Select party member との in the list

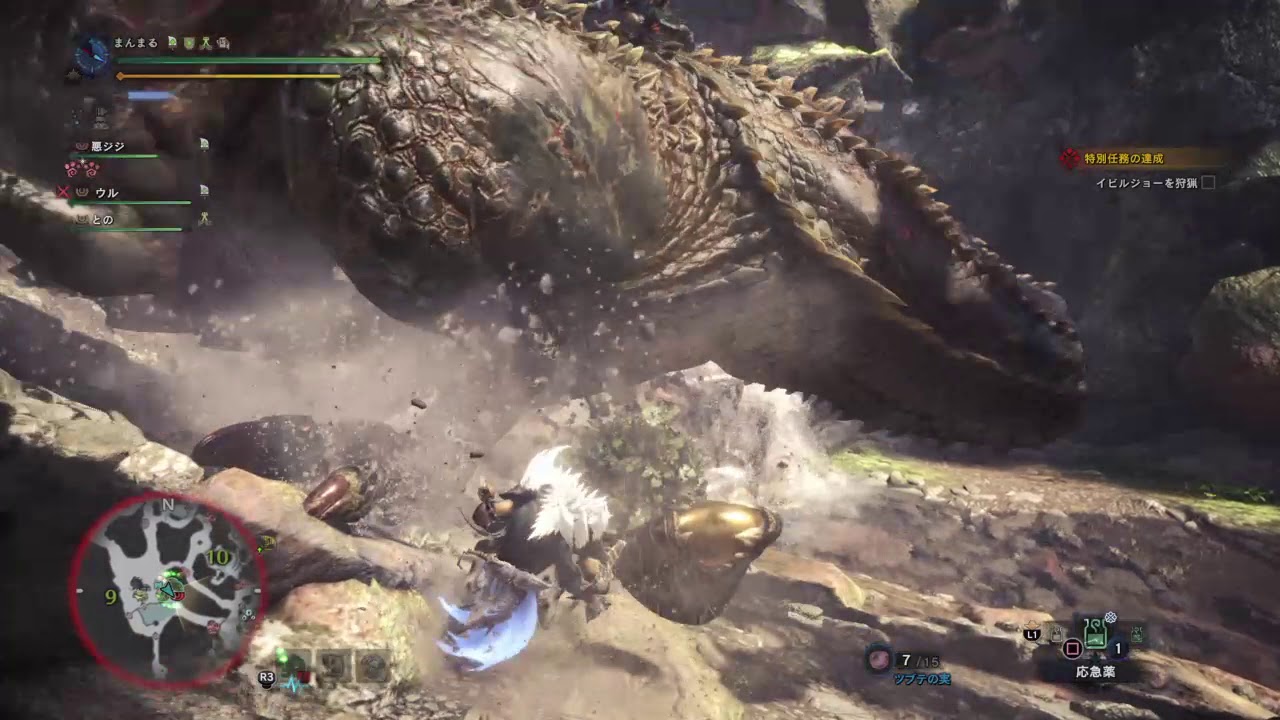coord(102,220)
